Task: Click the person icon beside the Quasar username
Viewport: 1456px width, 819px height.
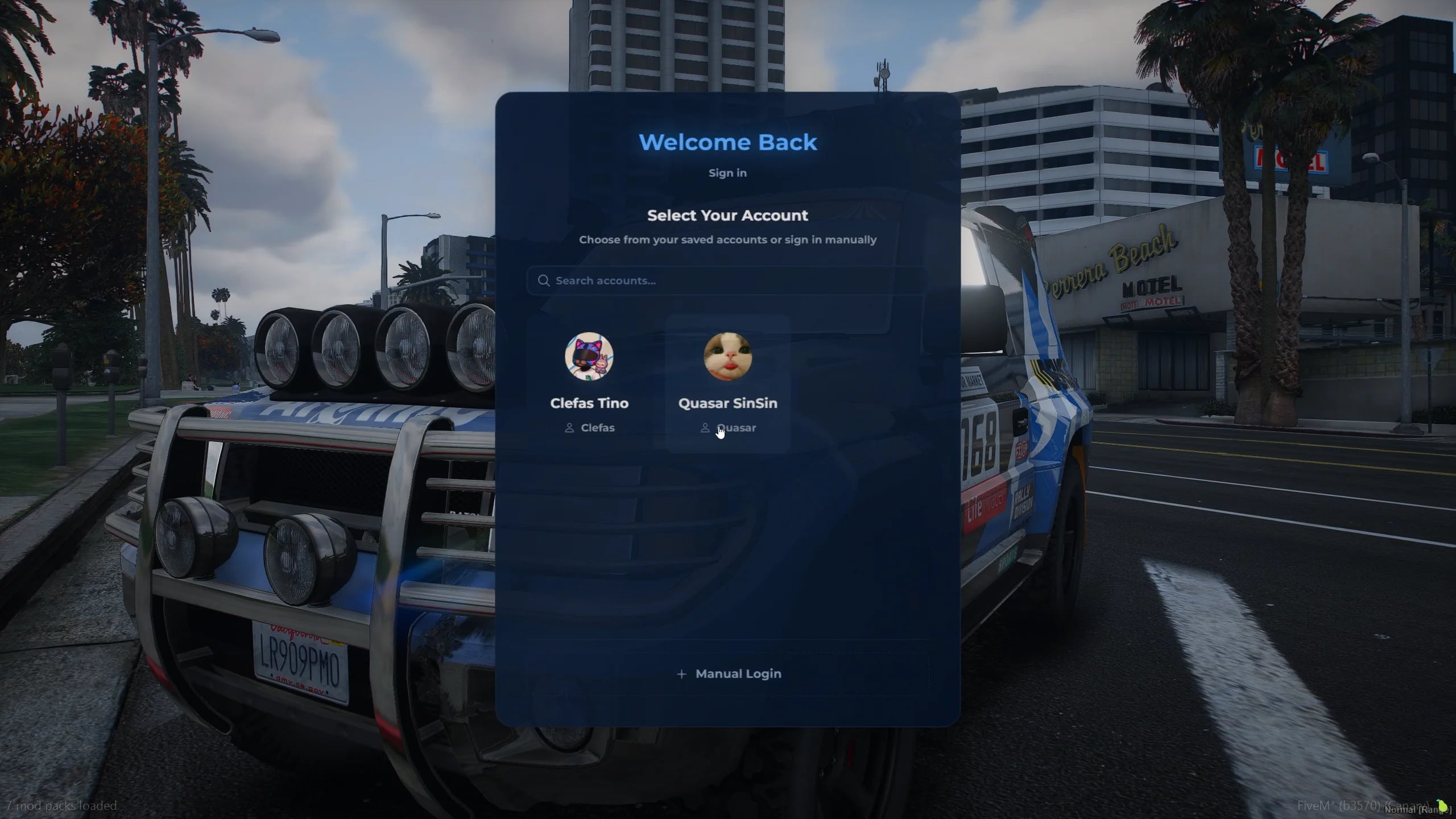Action: point(705,428)
